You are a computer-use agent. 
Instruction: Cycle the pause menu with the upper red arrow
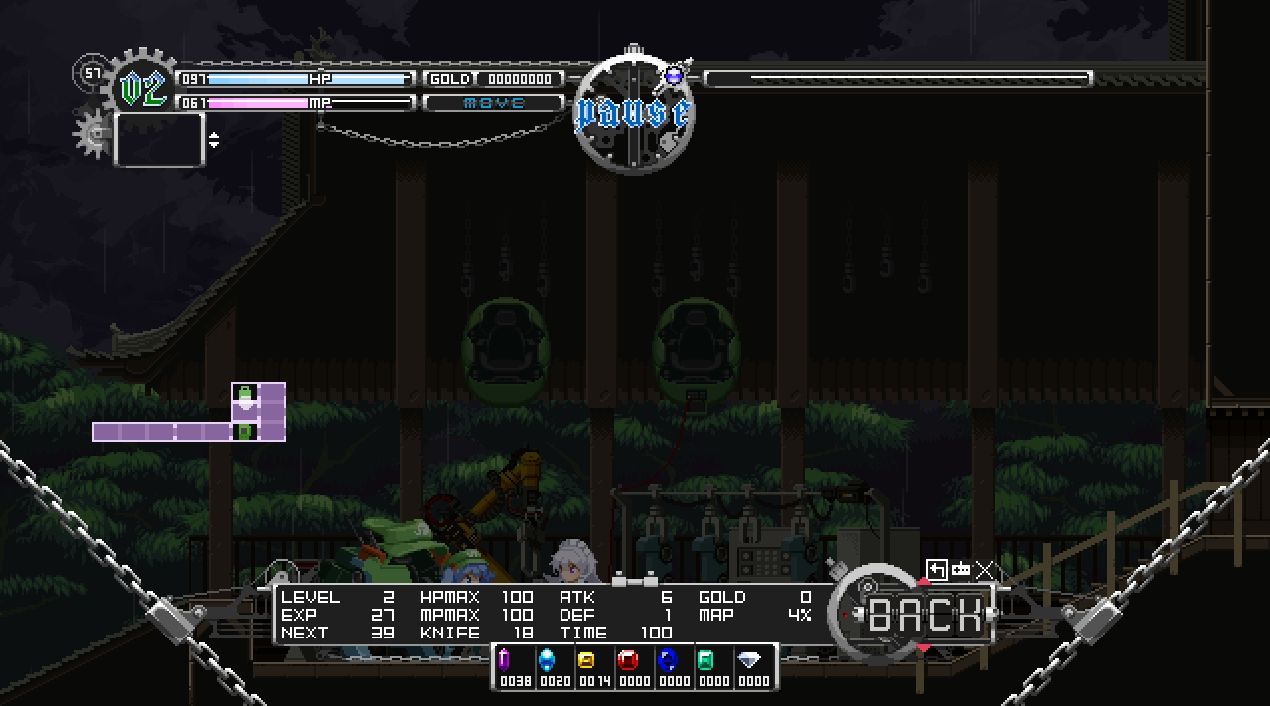924,582
